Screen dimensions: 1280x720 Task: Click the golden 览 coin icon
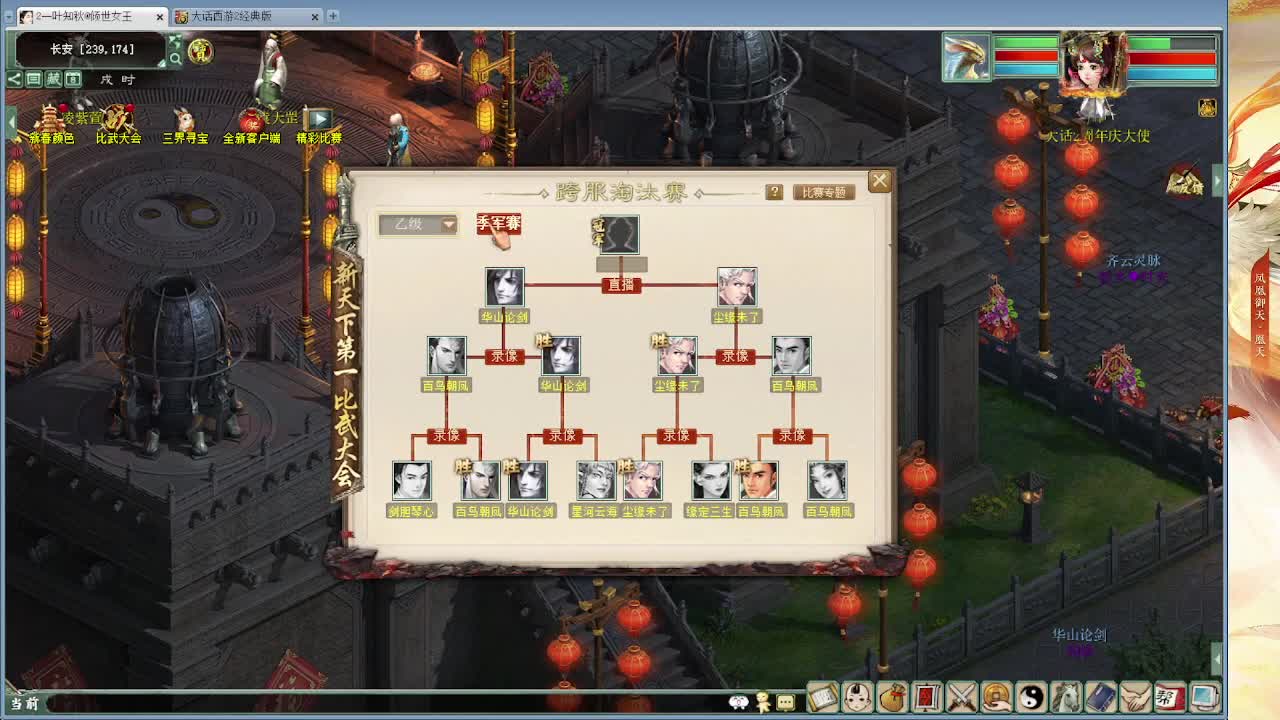(x=200, y=52)
